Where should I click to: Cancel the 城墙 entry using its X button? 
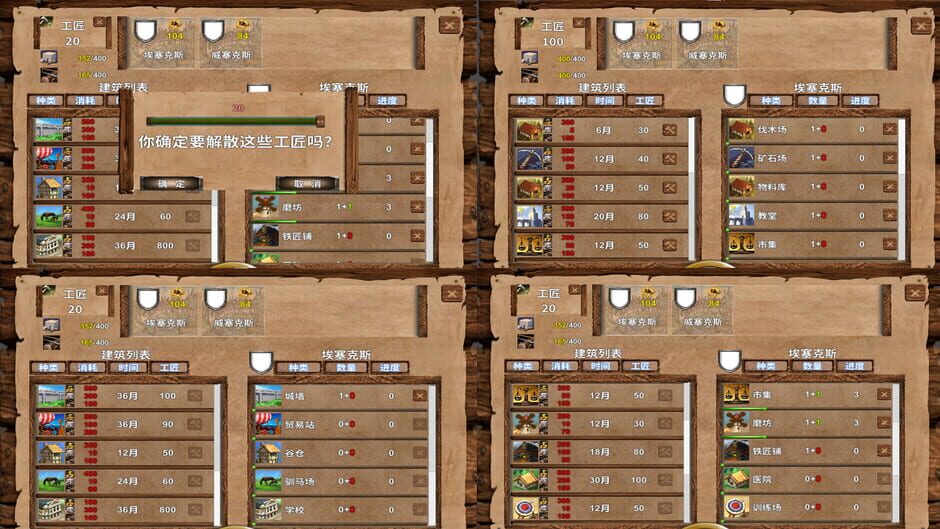419,396
